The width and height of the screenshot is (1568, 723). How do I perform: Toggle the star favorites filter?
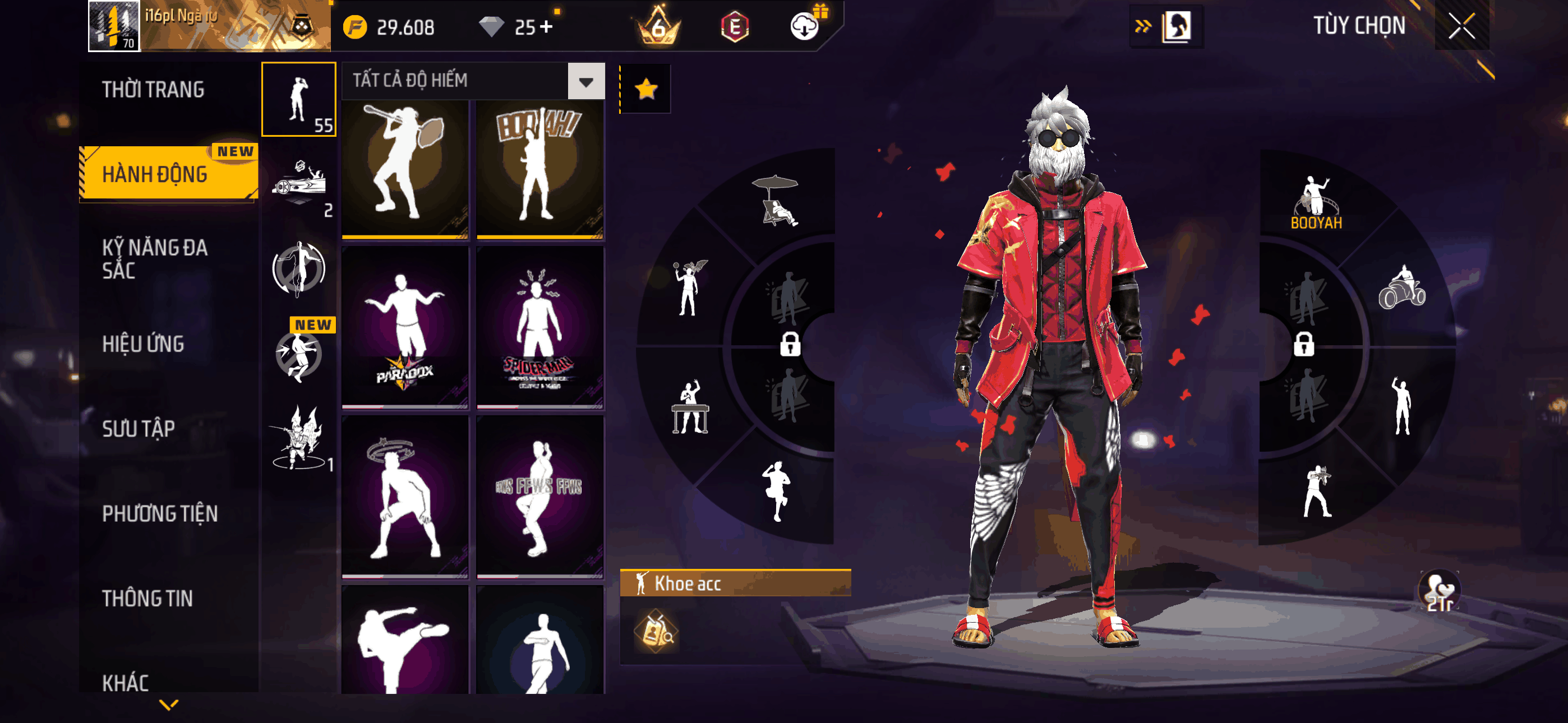click(x=646, y=90)
